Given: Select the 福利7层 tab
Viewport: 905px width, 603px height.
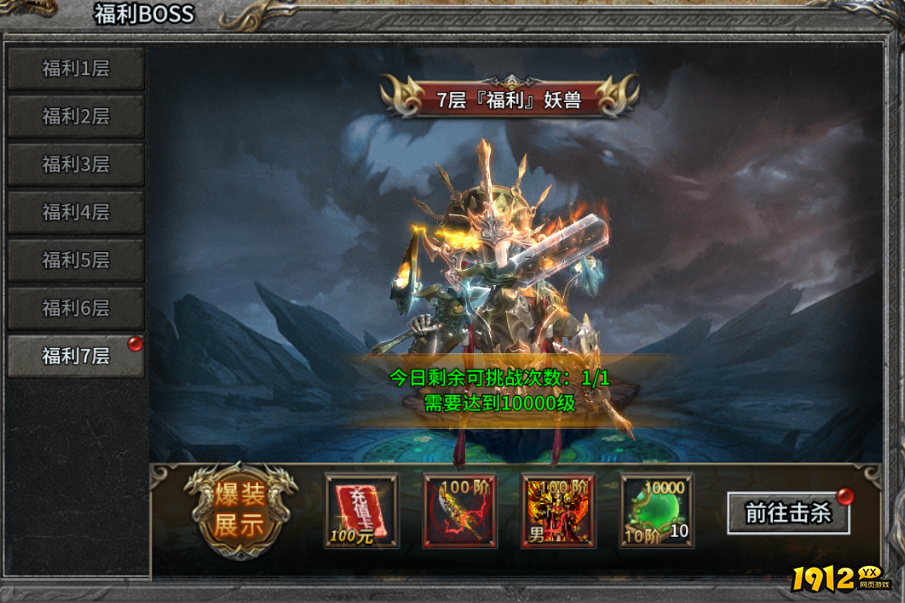Looking at the screenshot, I should [76, 356].
